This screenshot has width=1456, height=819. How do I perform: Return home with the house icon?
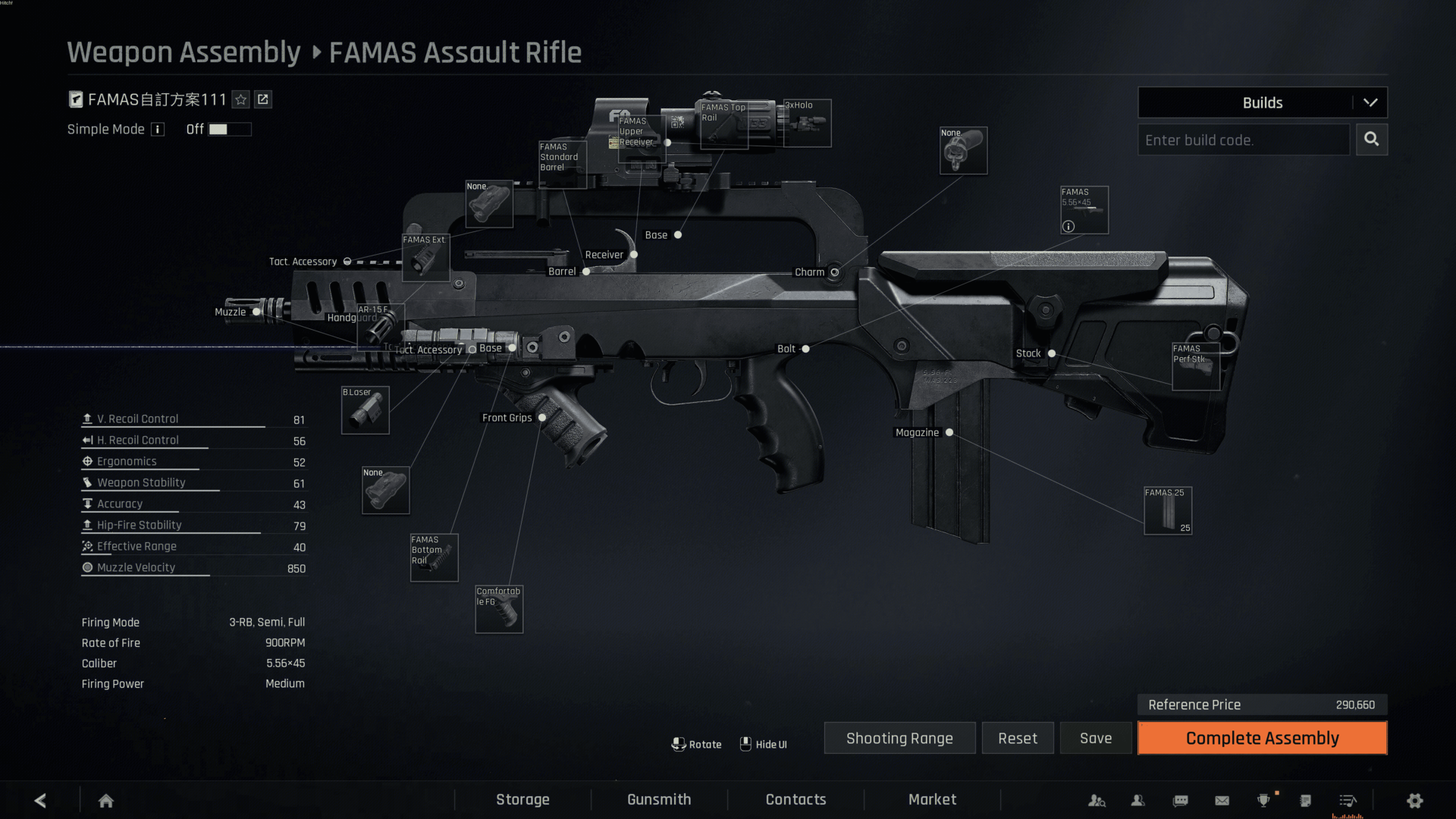106,800
